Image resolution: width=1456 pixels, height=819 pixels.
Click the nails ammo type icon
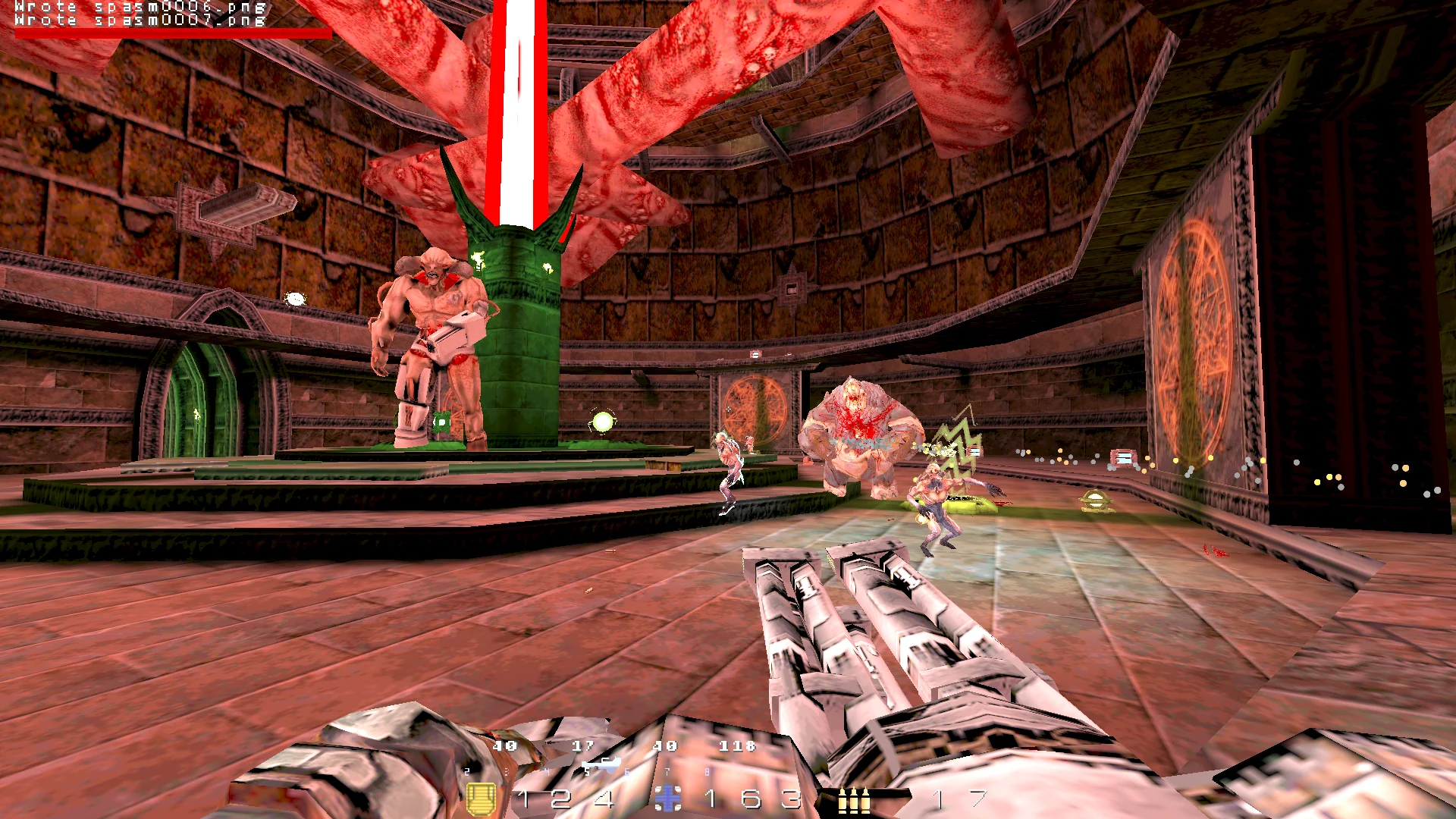853,800
